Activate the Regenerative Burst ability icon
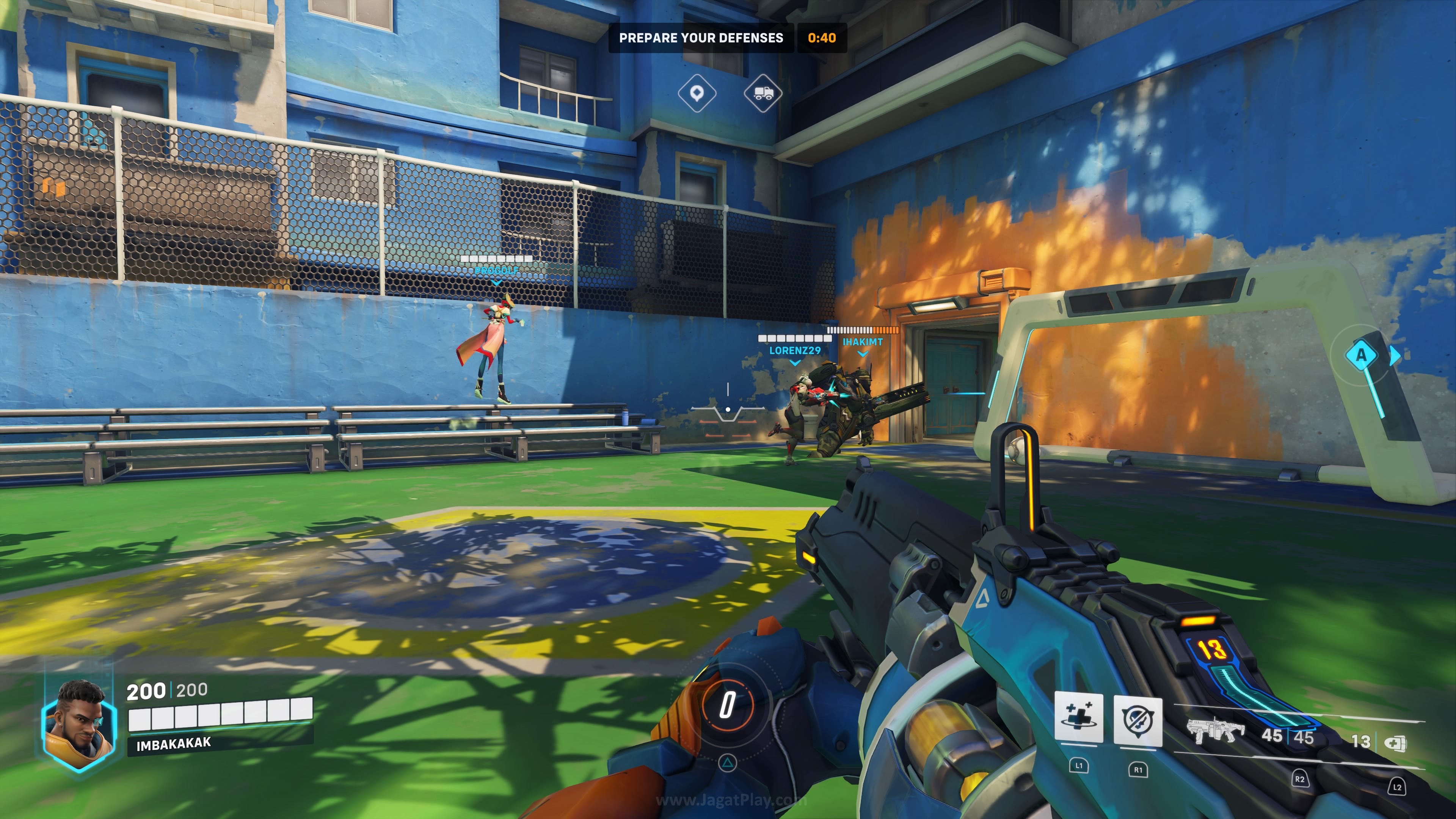This screenshot has height=819, width=1456. coord(1078,718)
